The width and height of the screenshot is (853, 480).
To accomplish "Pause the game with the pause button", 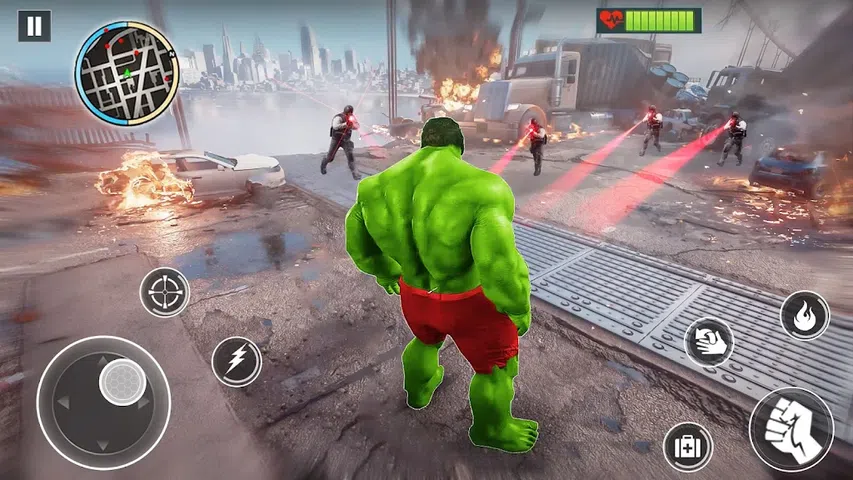I will [x=34, y=26].
